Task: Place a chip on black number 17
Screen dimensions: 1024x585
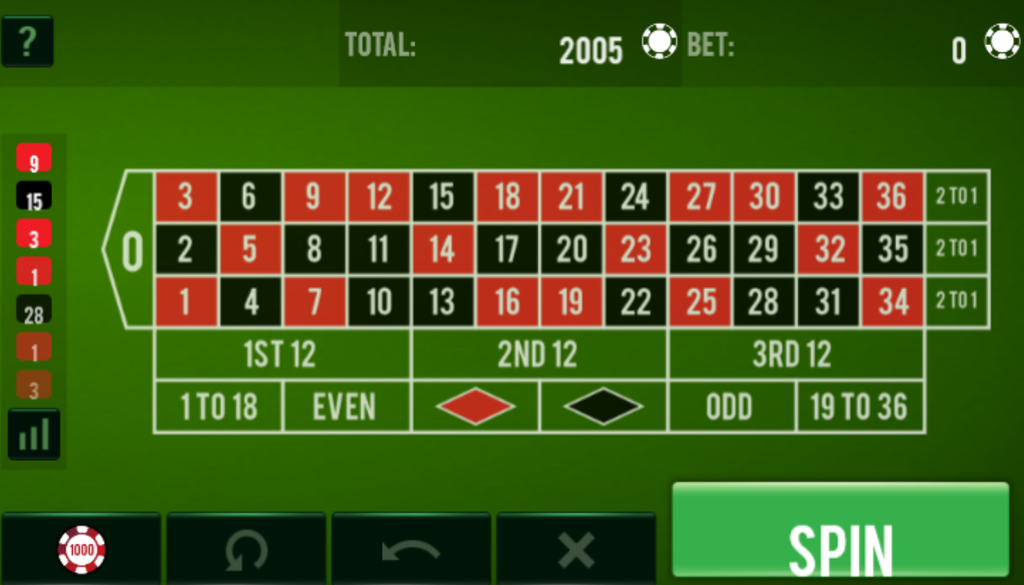Action: tap(507, 250)
